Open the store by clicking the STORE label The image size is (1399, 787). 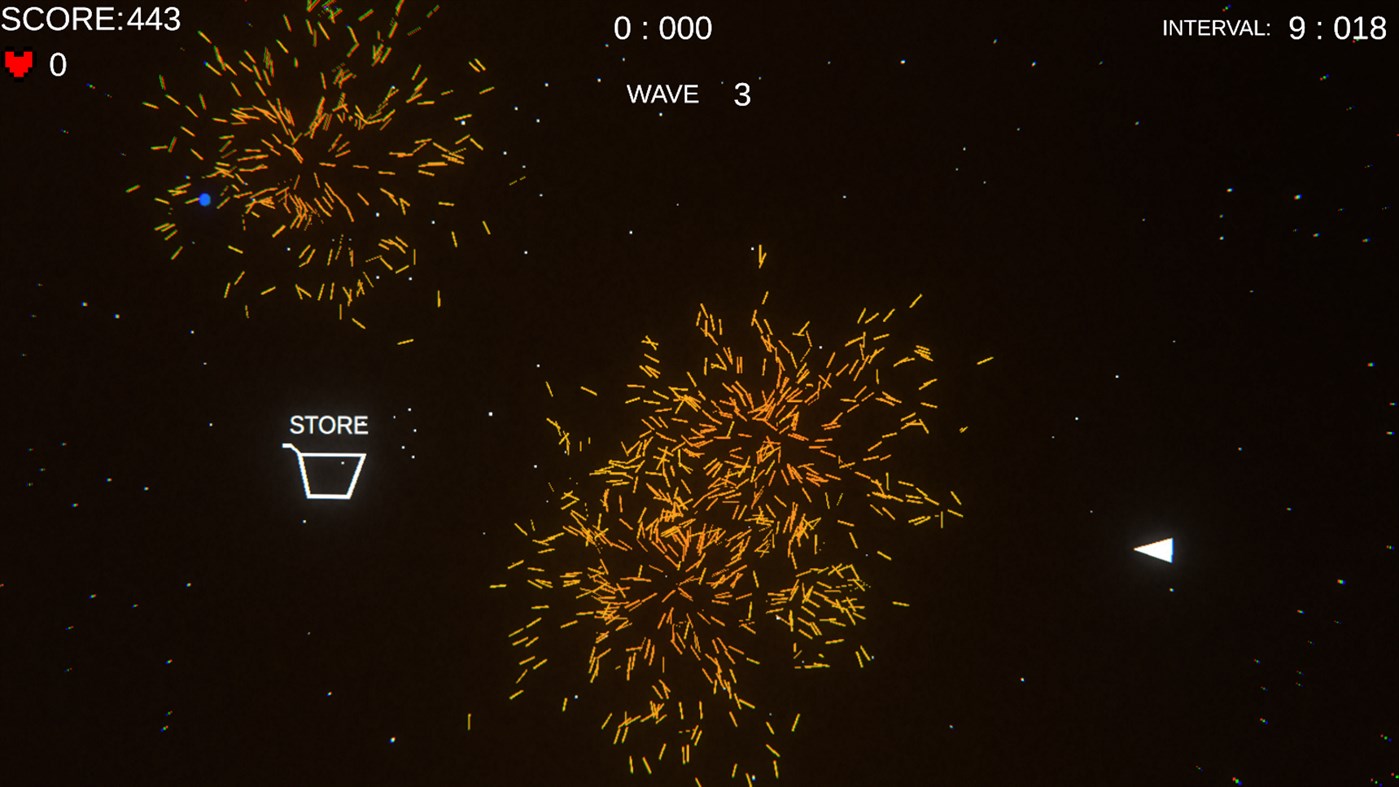[327, 423]
